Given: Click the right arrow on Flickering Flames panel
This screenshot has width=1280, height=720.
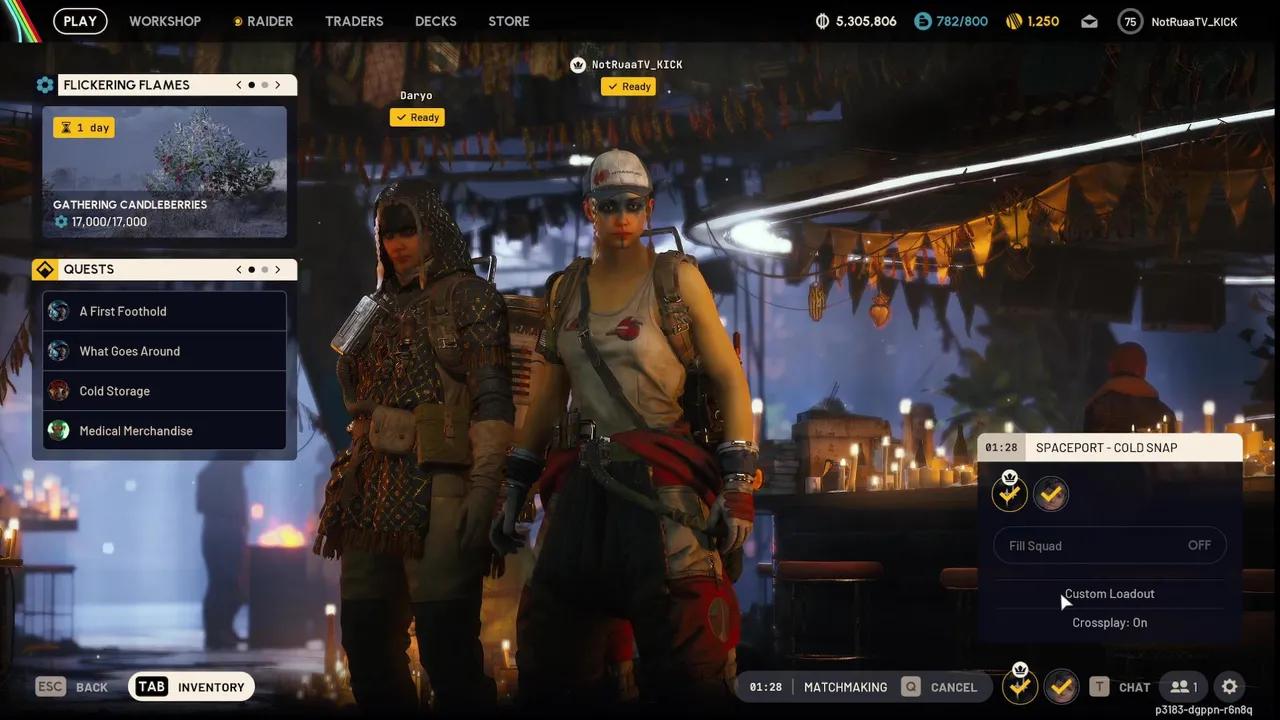Looking at the screenshot, I should [x=278, y=84].
